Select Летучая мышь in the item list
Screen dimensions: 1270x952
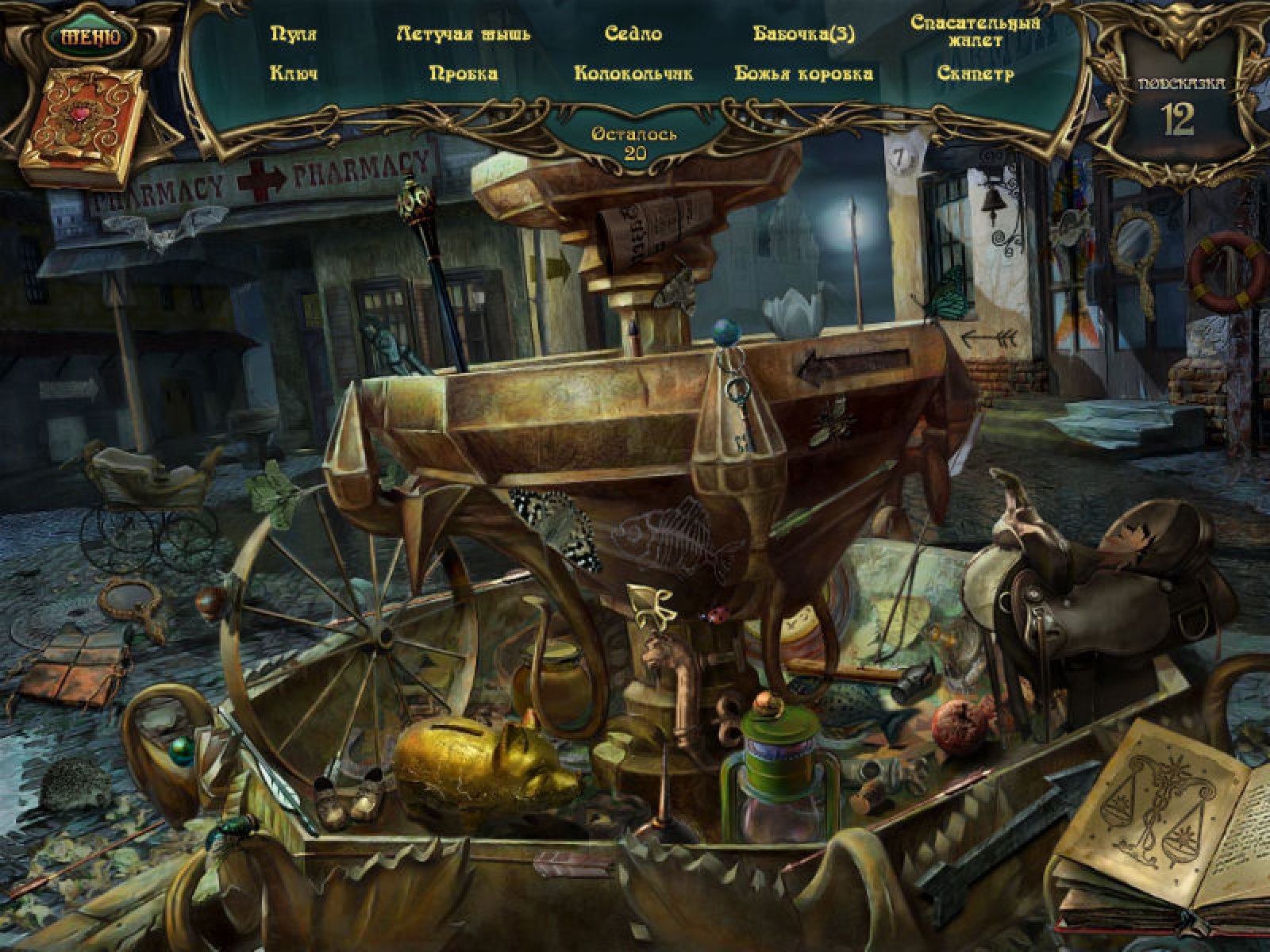[464, 34]
